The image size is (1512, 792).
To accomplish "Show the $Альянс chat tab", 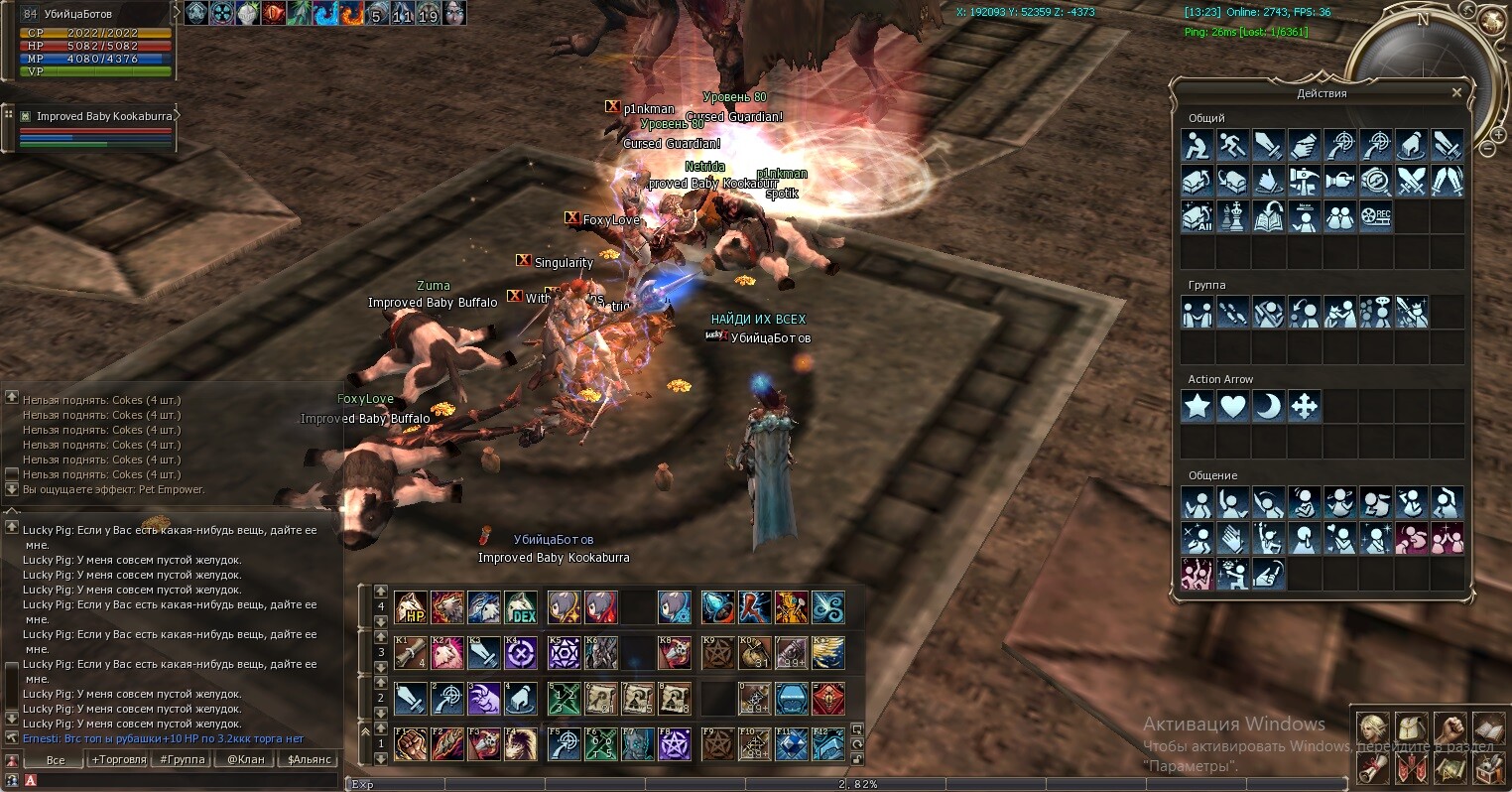I will click(x=309, y=759).
